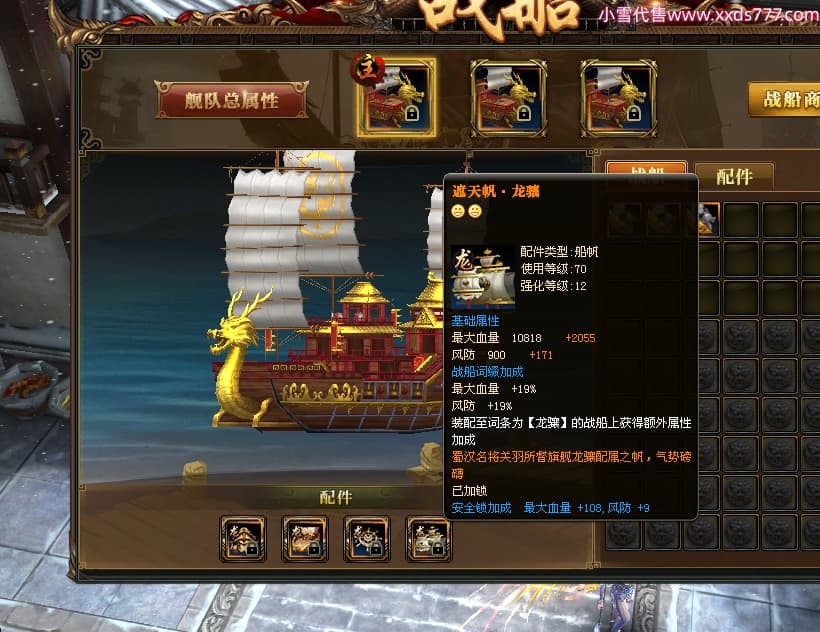Screen dimensions: 820x632
Task: Switch to the 配件 accessories tab
Action: (x=734, y=176)
